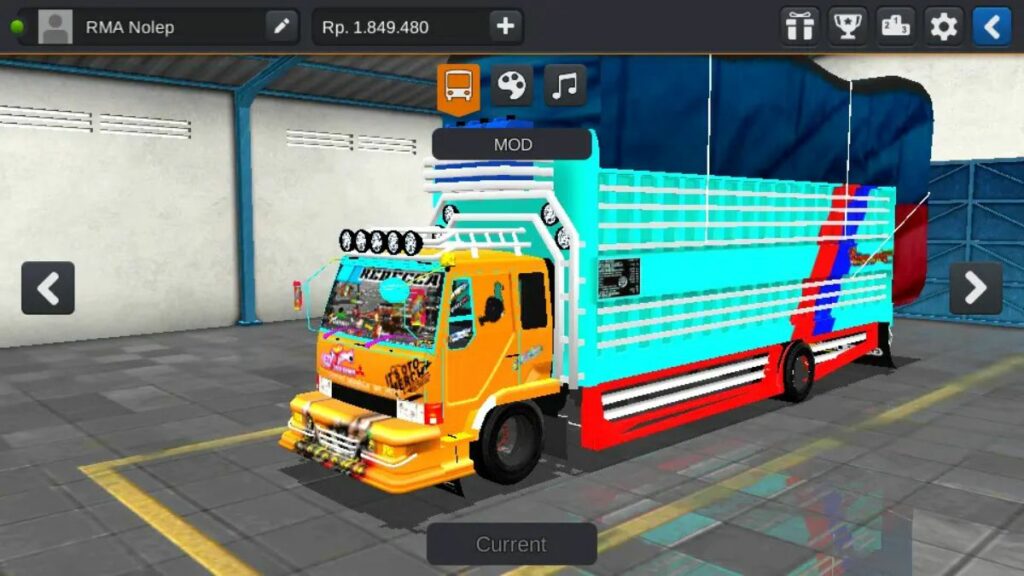Open the gear settings menu
The width and height of the screenshot is (1024, 576).
point(943,27)
